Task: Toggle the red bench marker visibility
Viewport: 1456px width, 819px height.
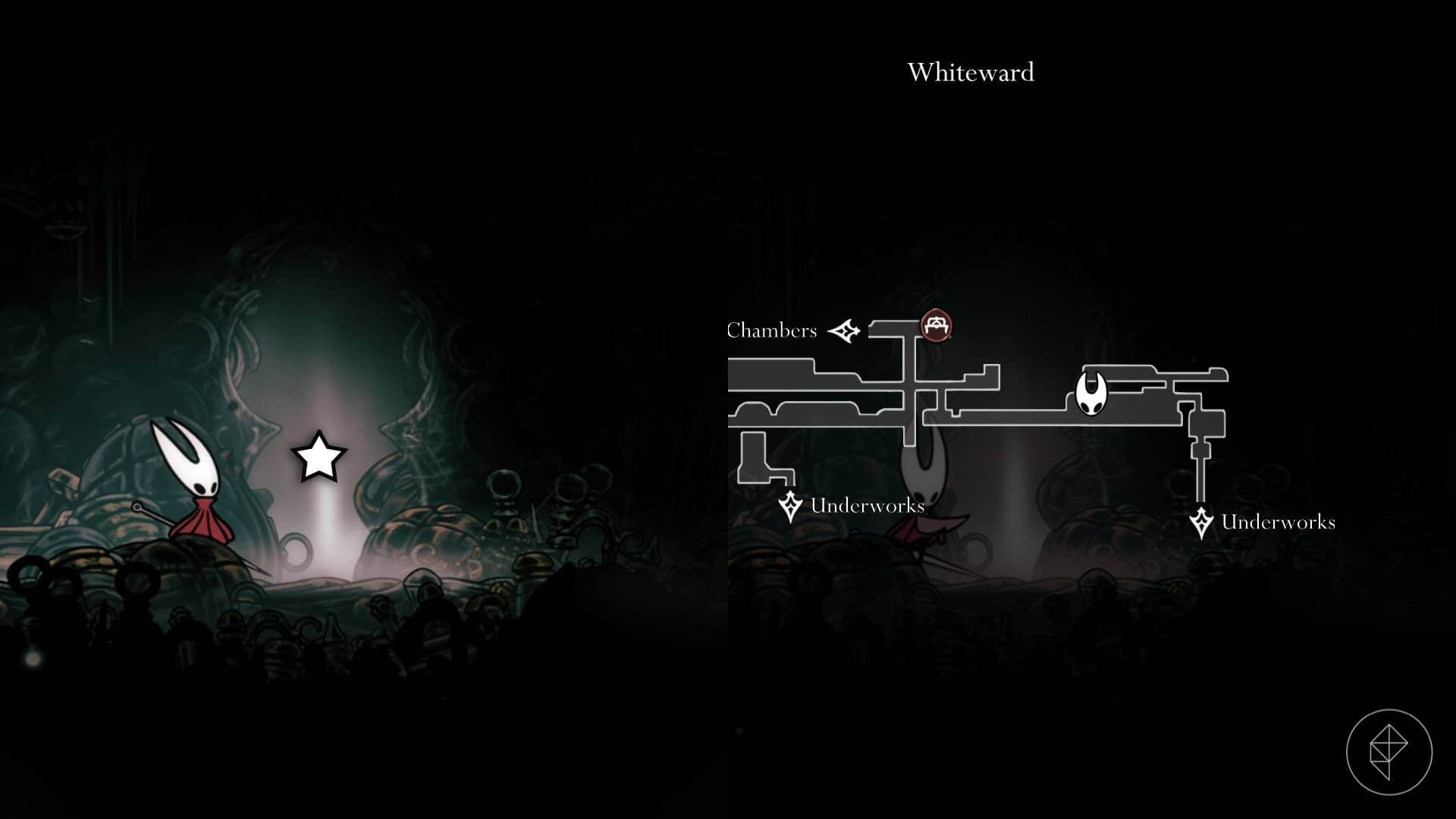Action: (937, 325)
